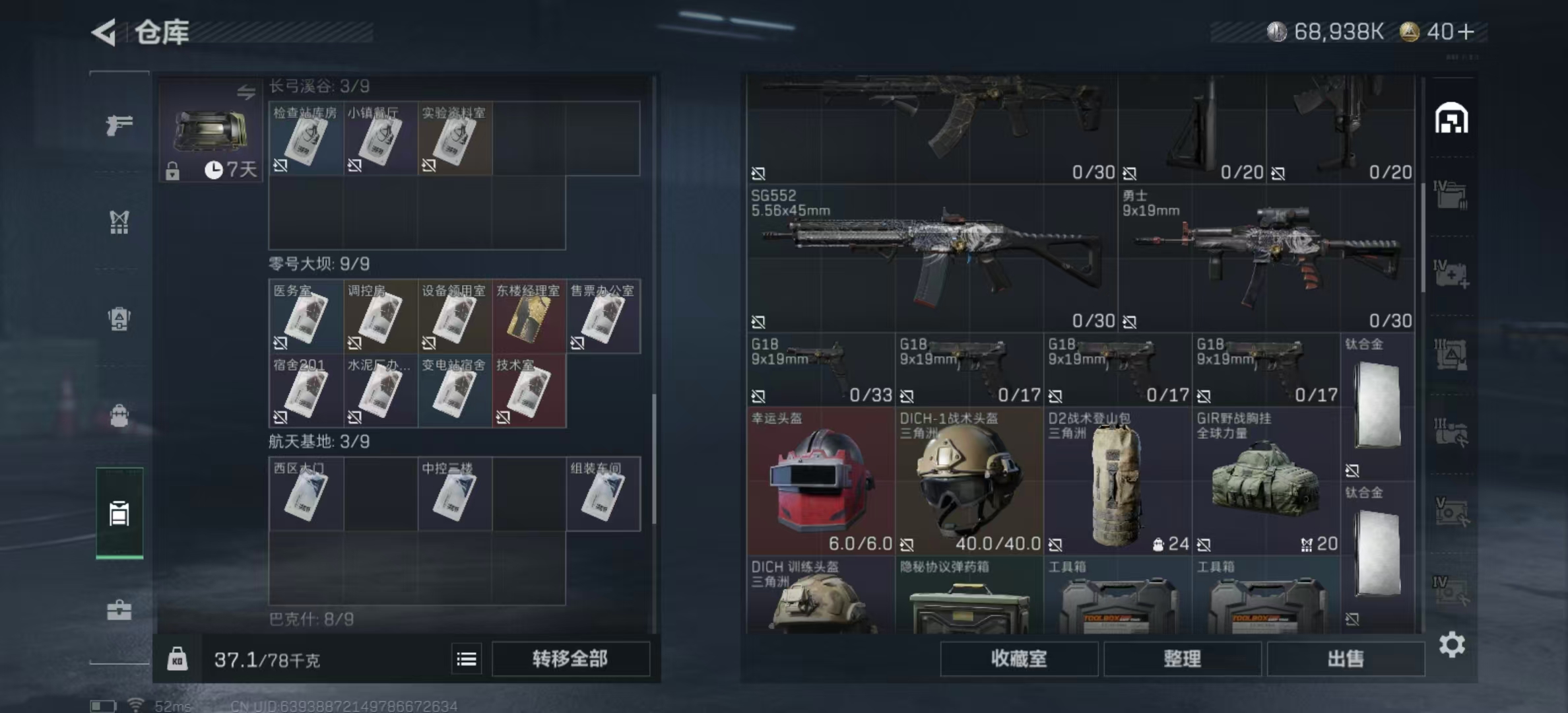Go back from the 仓库 screen
1568x713 pixels.
coord(105,32)
